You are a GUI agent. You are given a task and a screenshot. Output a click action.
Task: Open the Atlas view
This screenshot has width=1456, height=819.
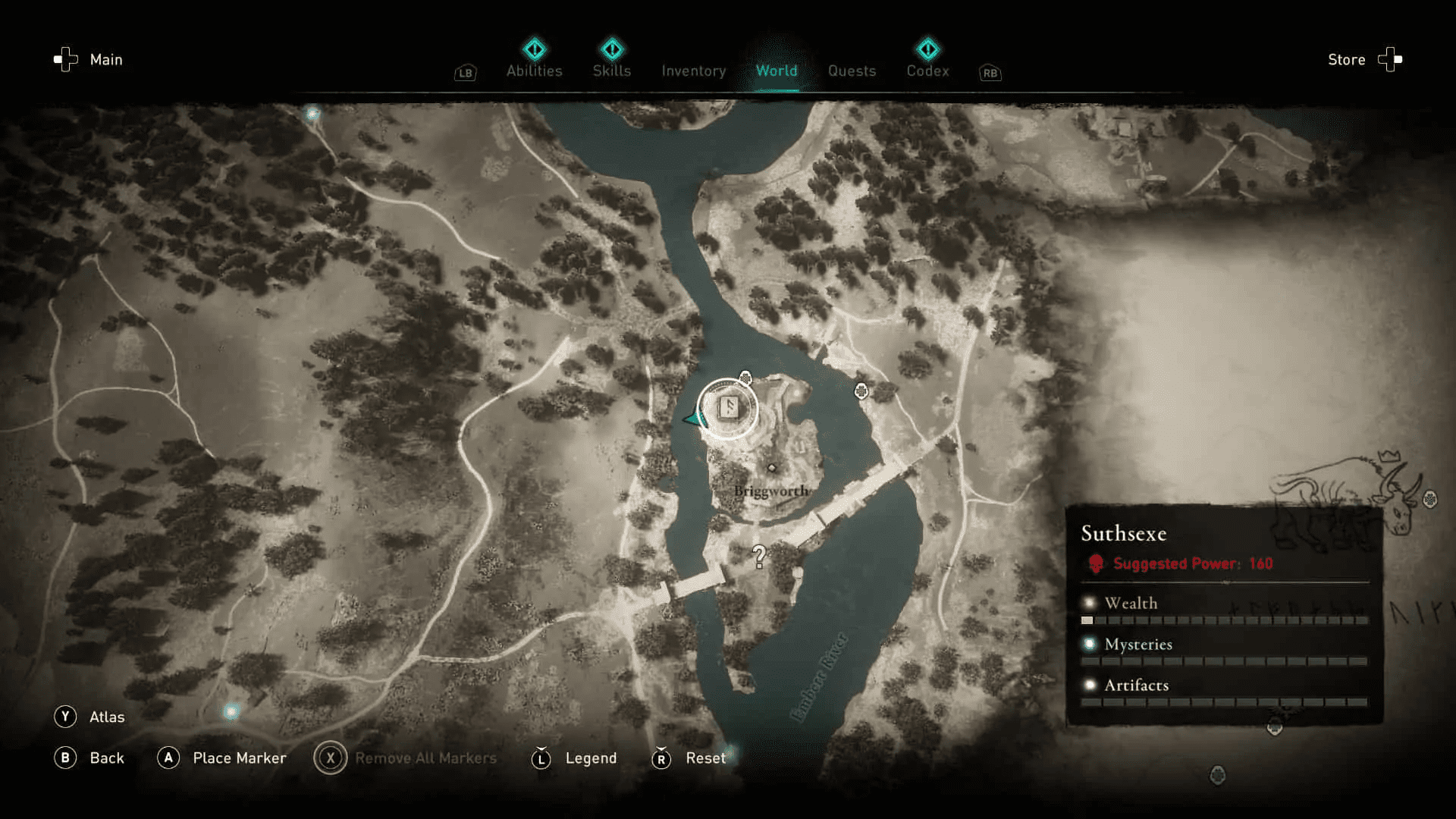coord(108,717)
